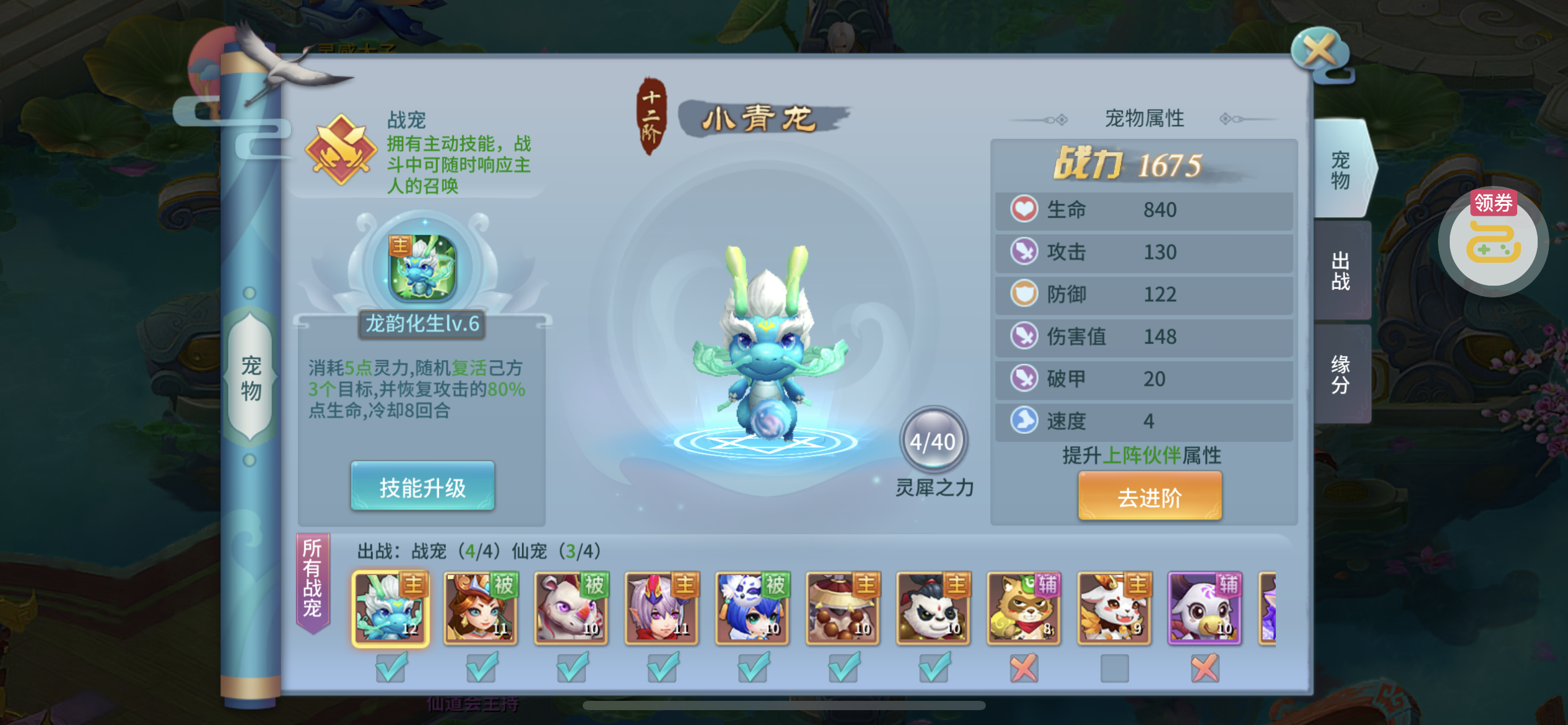Select the white rhino pet thumbnail

click(x=572, y=608)
